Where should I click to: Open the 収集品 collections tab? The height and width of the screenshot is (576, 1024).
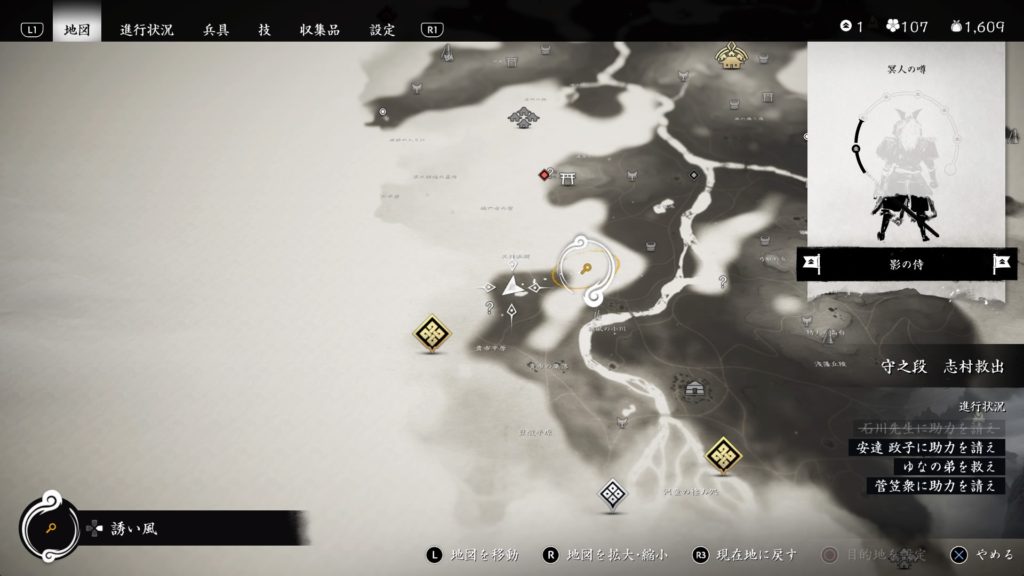(320, 30)
